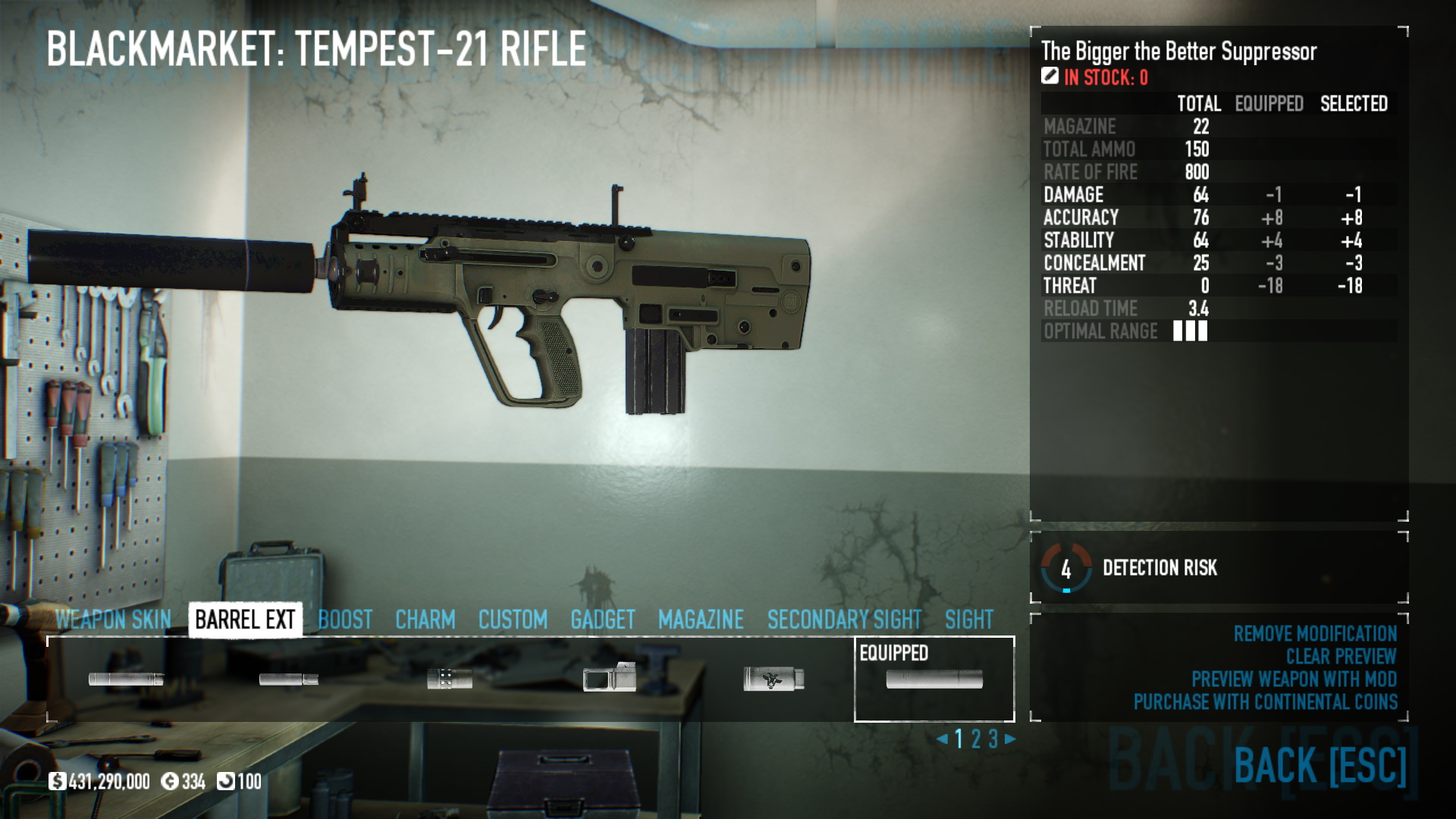Switch to the MAGAZINE tab
The image size is (1456, 819).
(x=701, y=620)
